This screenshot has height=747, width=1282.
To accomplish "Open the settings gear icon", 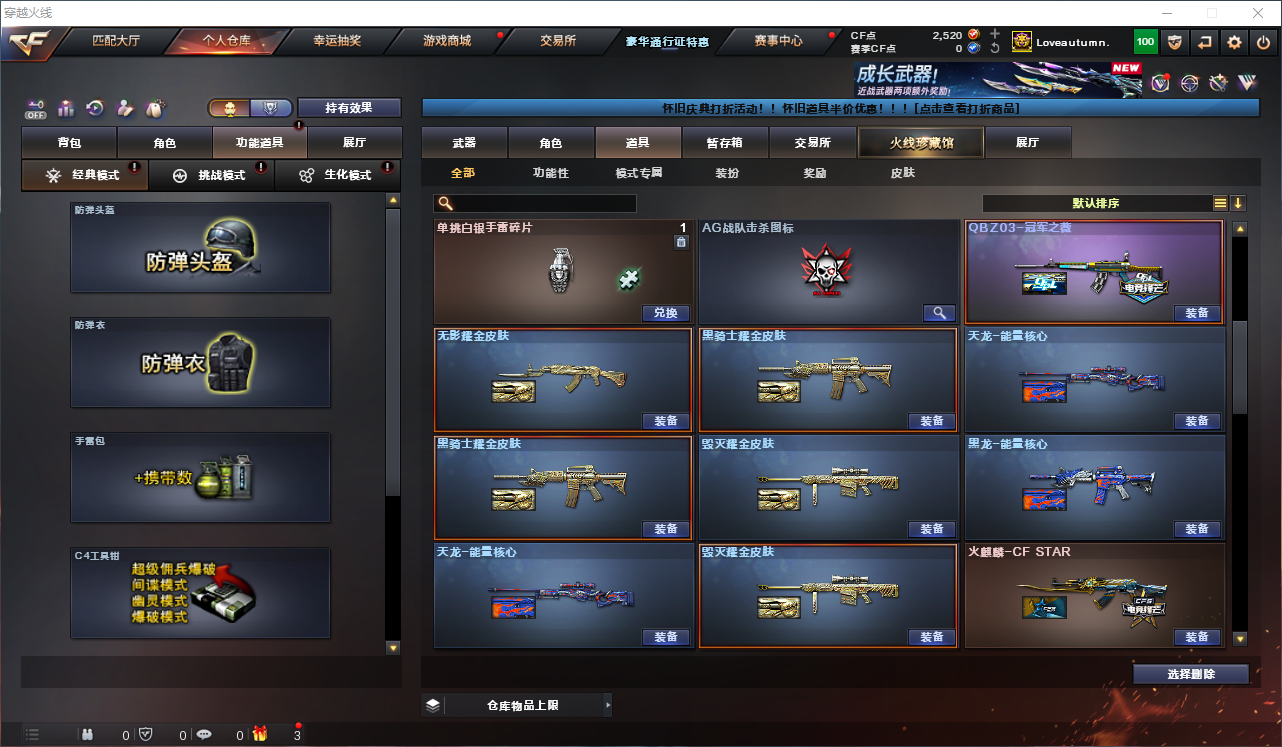I will coord(1234,42).
